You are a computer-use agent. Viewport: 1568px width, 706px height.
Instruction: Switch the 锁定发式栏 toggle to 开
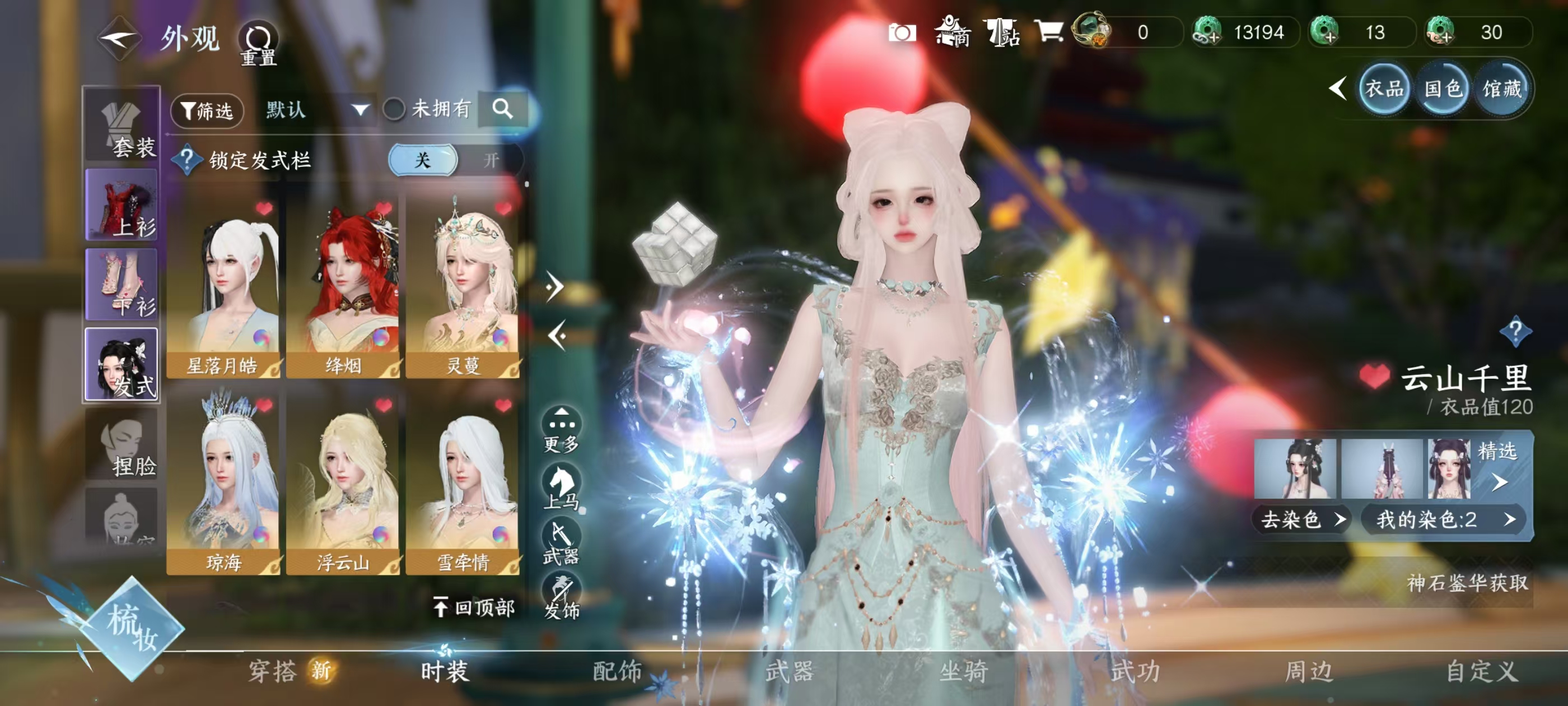pos(491,160)
